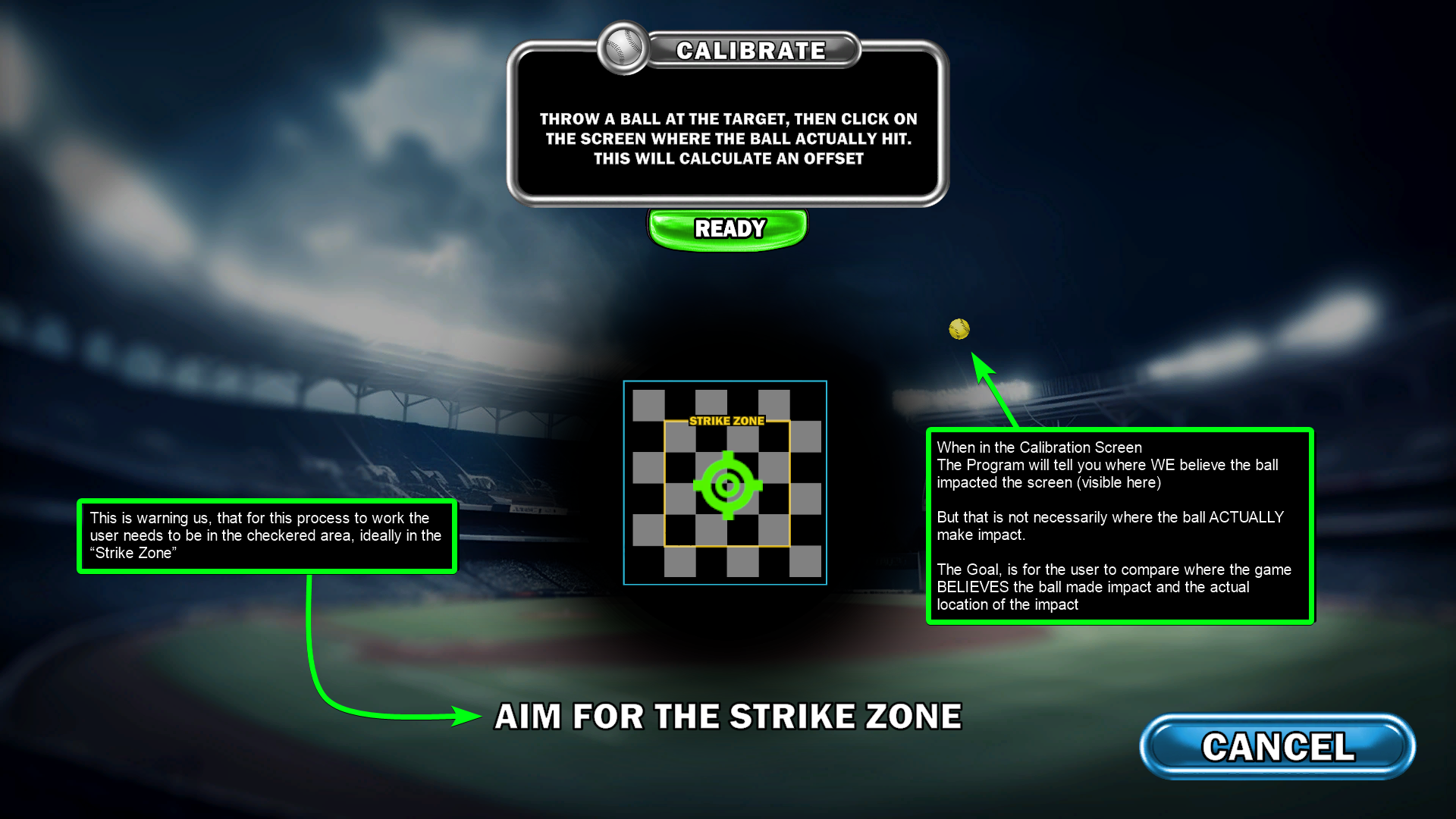The width and height of the screenshot is (1456, 819).
Task: Cancel the calibration process
Action: tap(1277, 747)
